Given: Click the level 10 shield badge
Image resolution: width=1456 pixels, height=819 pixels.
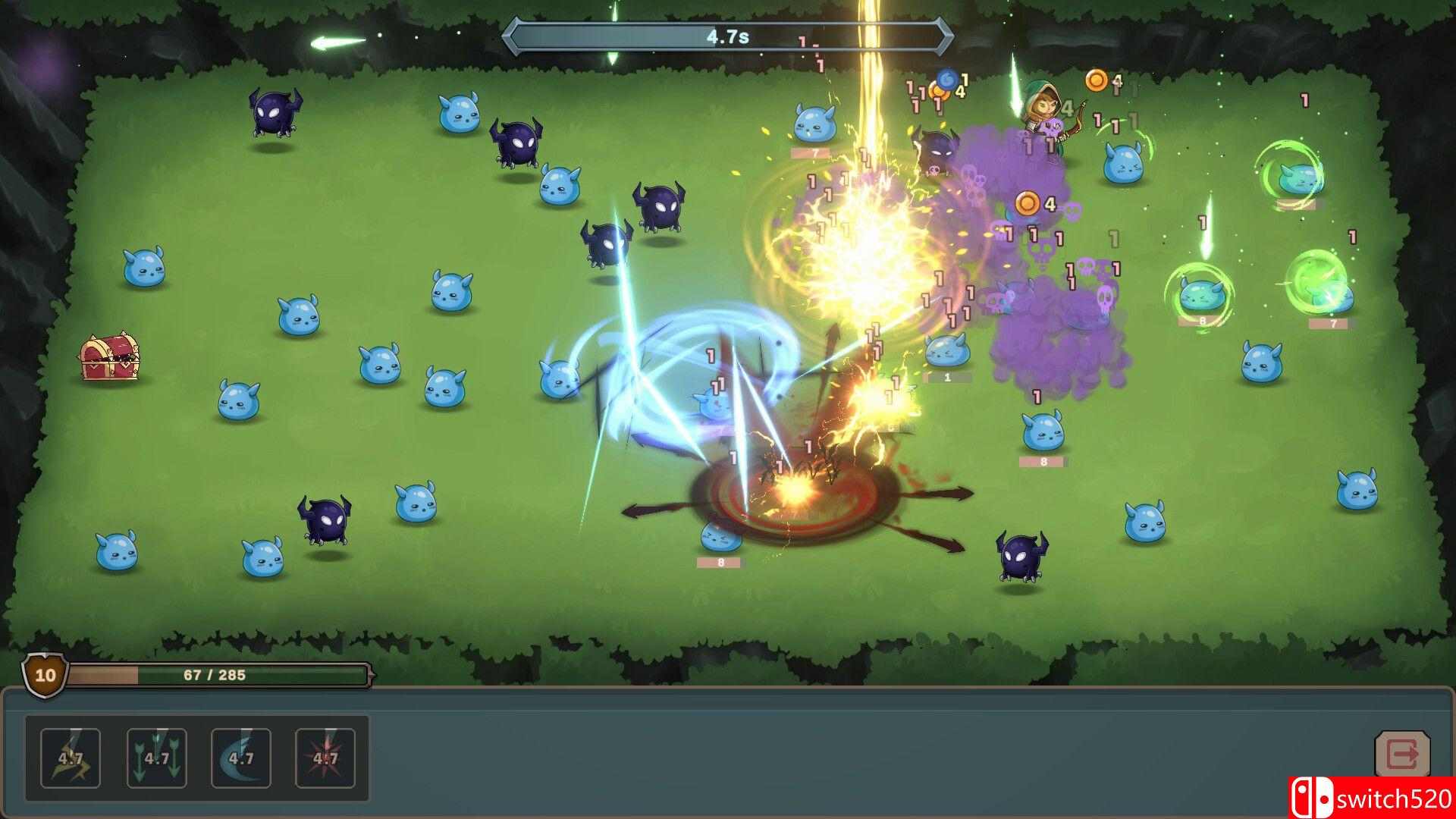Looking at the screenshot, I should (43, 673).
